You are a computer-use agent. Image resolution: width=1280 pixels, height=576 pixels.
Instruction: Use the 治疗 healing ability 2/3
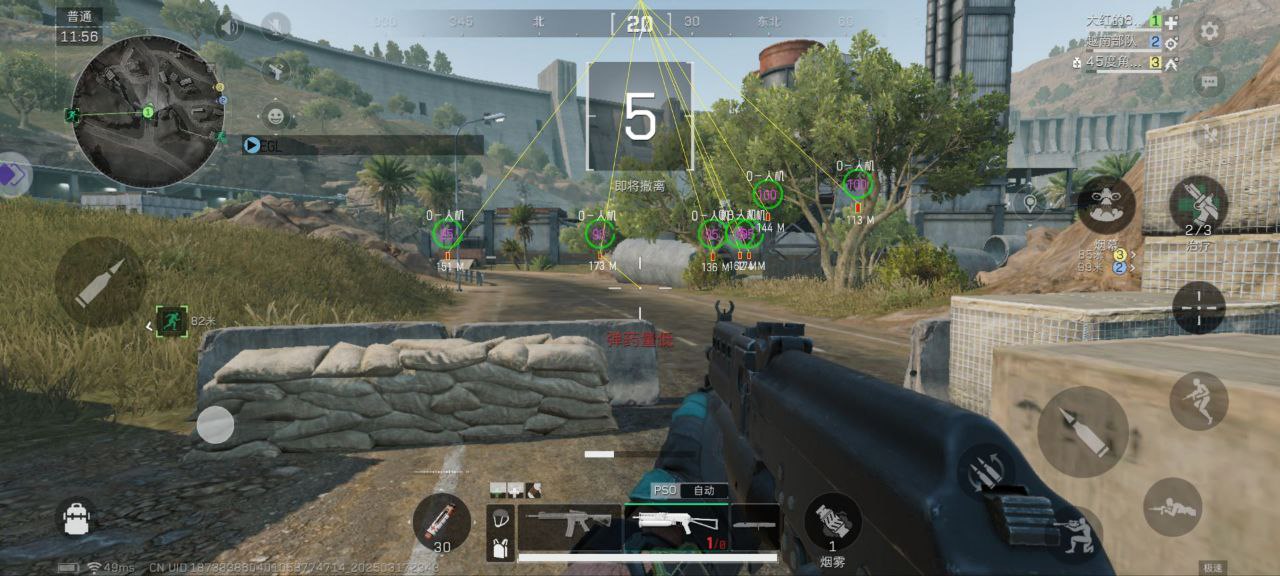[x=1198, y=203]
